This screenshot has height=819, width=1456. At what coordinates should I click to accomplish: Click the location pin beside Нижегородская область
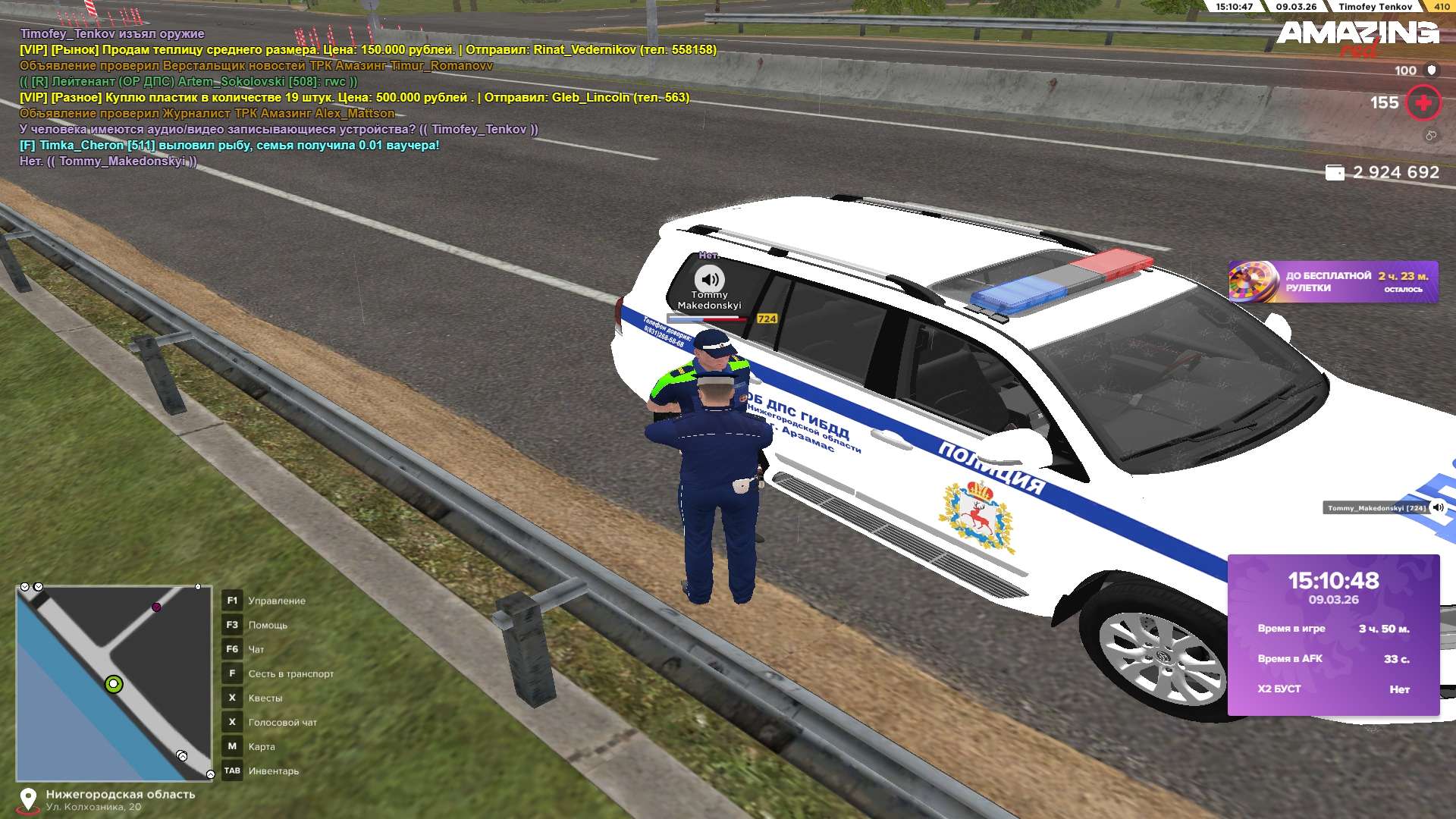28,799
